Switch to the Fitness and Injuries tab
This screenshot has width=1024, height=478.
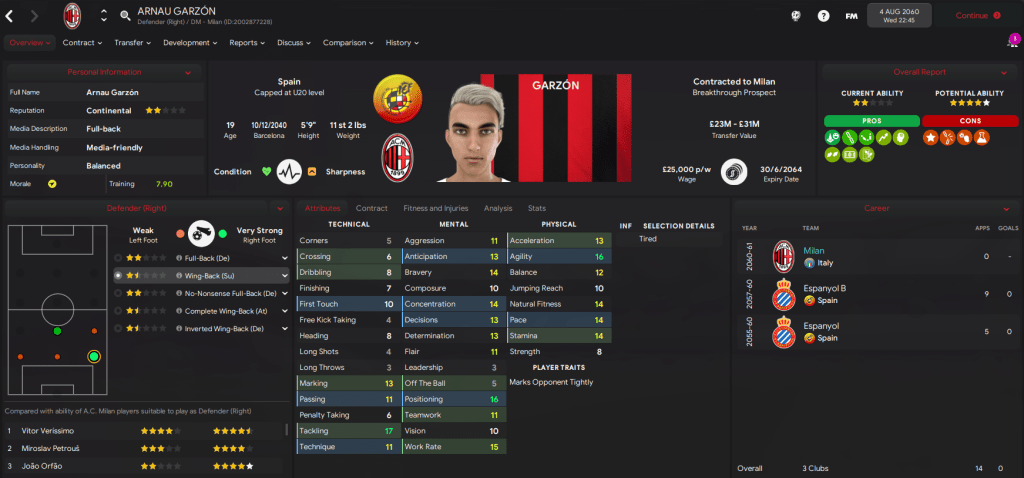435,208
